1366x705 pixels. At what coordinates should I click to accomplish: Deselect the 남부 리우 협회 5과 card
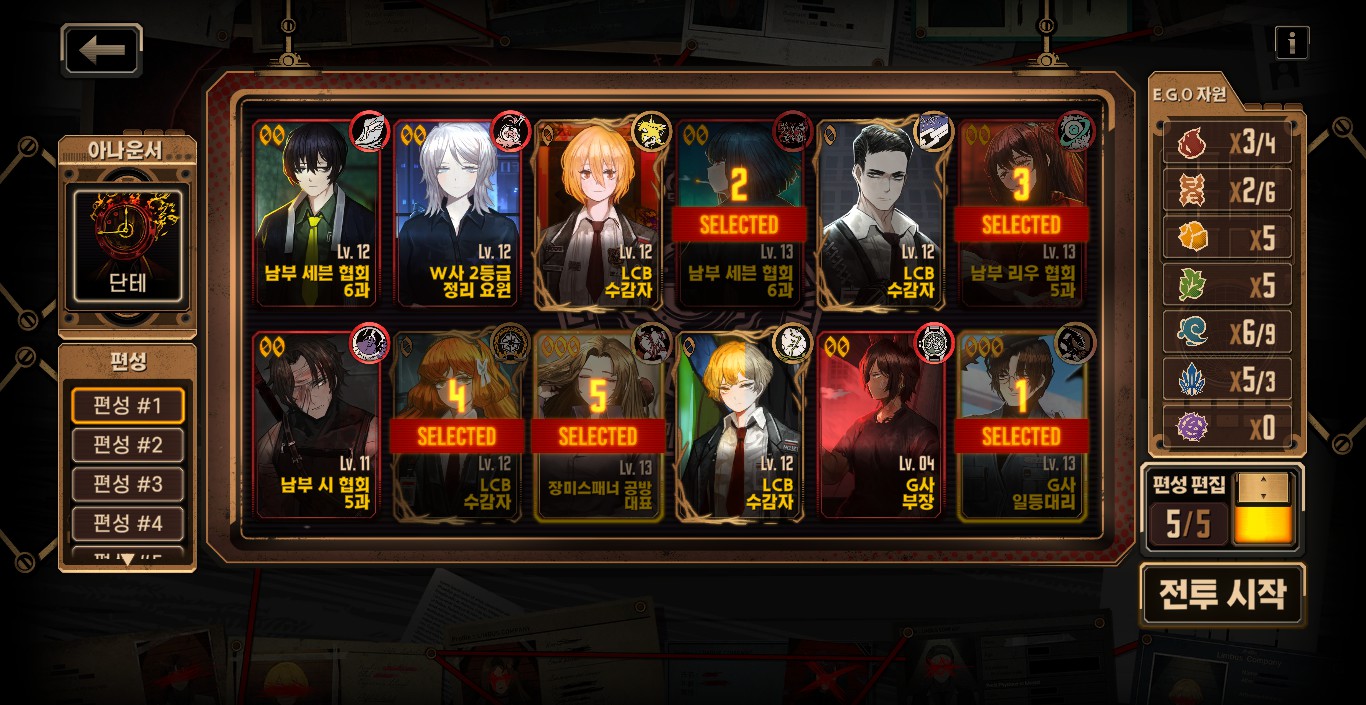(1022, 214)
